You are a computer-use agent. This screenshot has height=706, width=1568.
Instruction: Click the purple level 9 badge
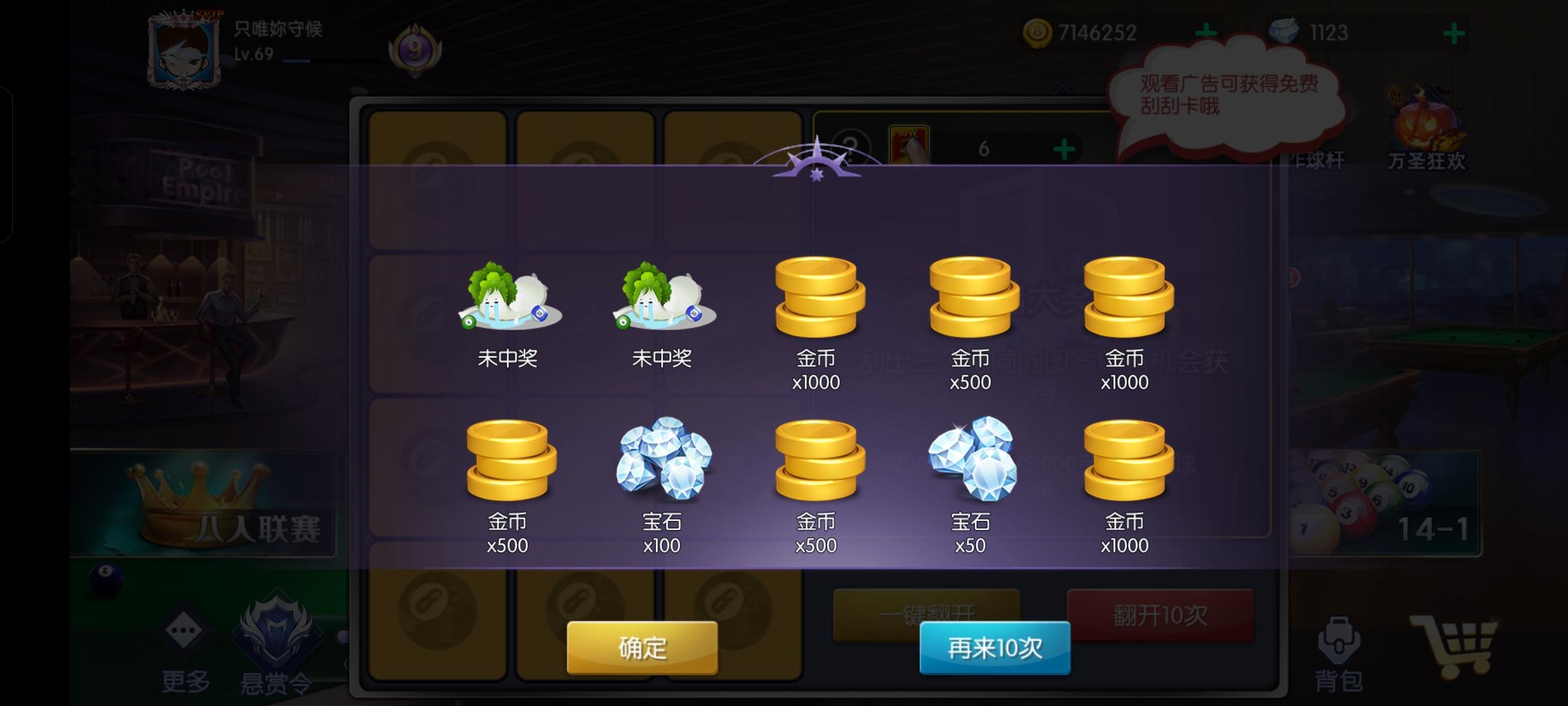(x=414, y=49)
